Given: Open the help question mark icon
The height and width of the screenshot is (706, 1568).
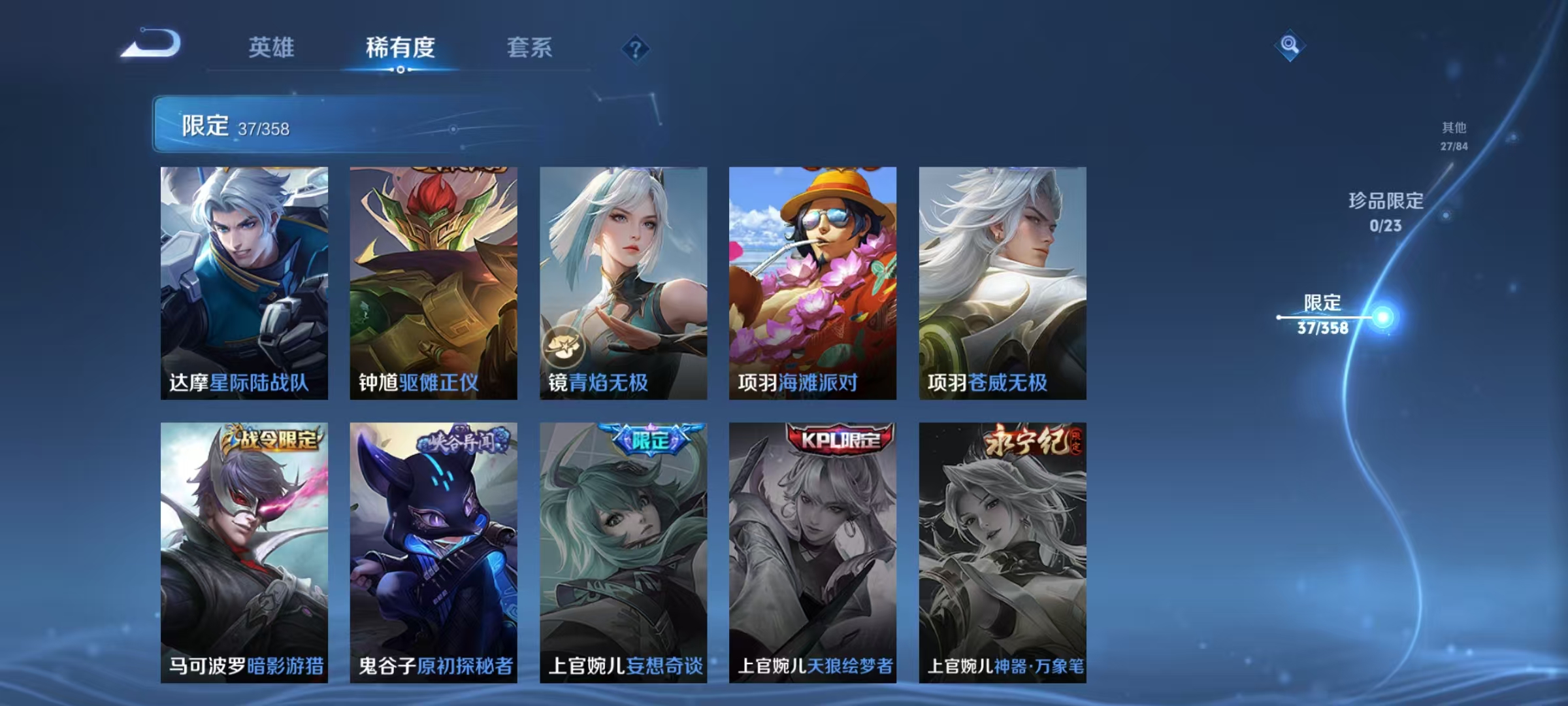Looking at the screenshot, I should tap(635, 48).
